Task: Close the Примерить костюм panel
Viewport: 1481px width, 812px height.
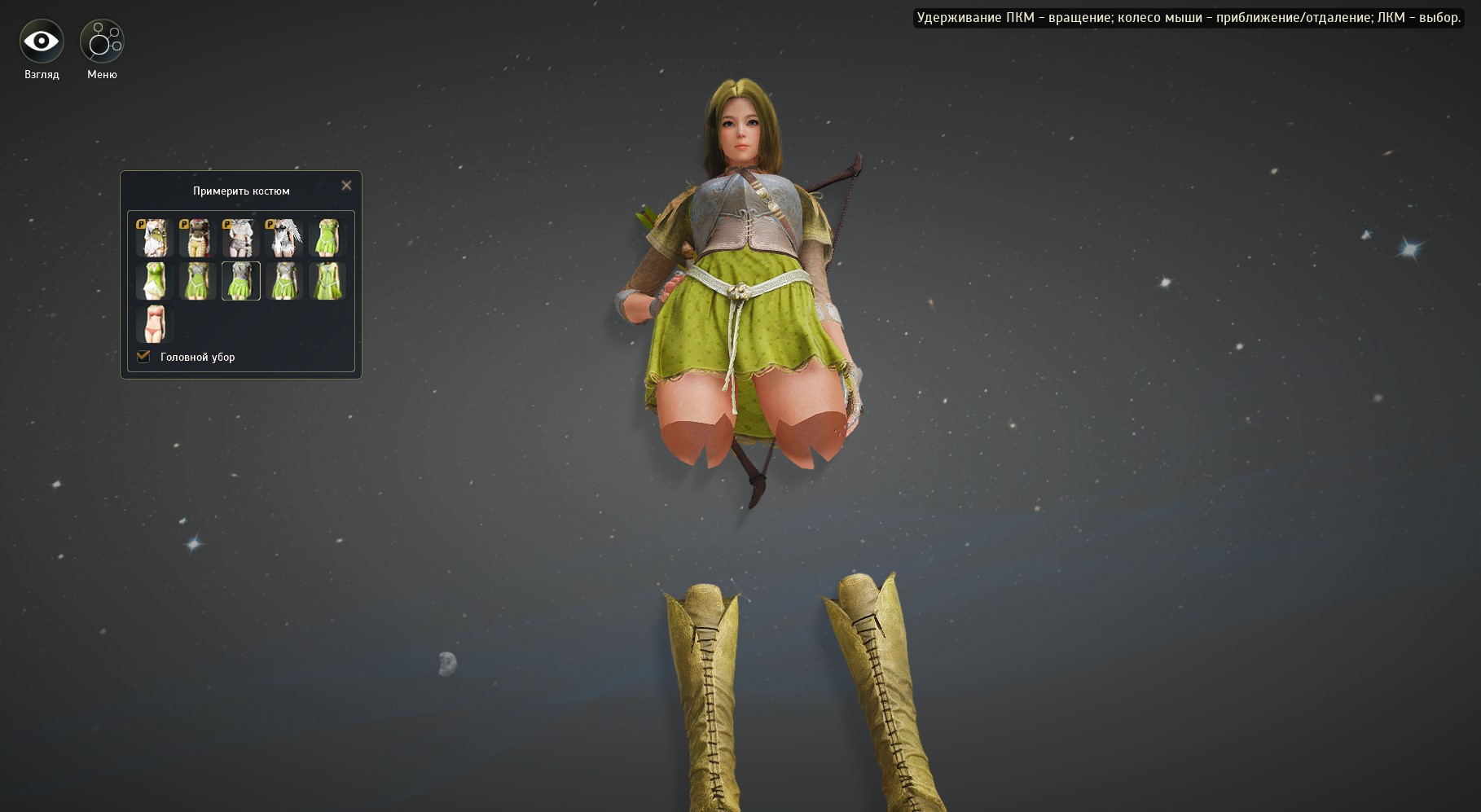Action: 346,186
